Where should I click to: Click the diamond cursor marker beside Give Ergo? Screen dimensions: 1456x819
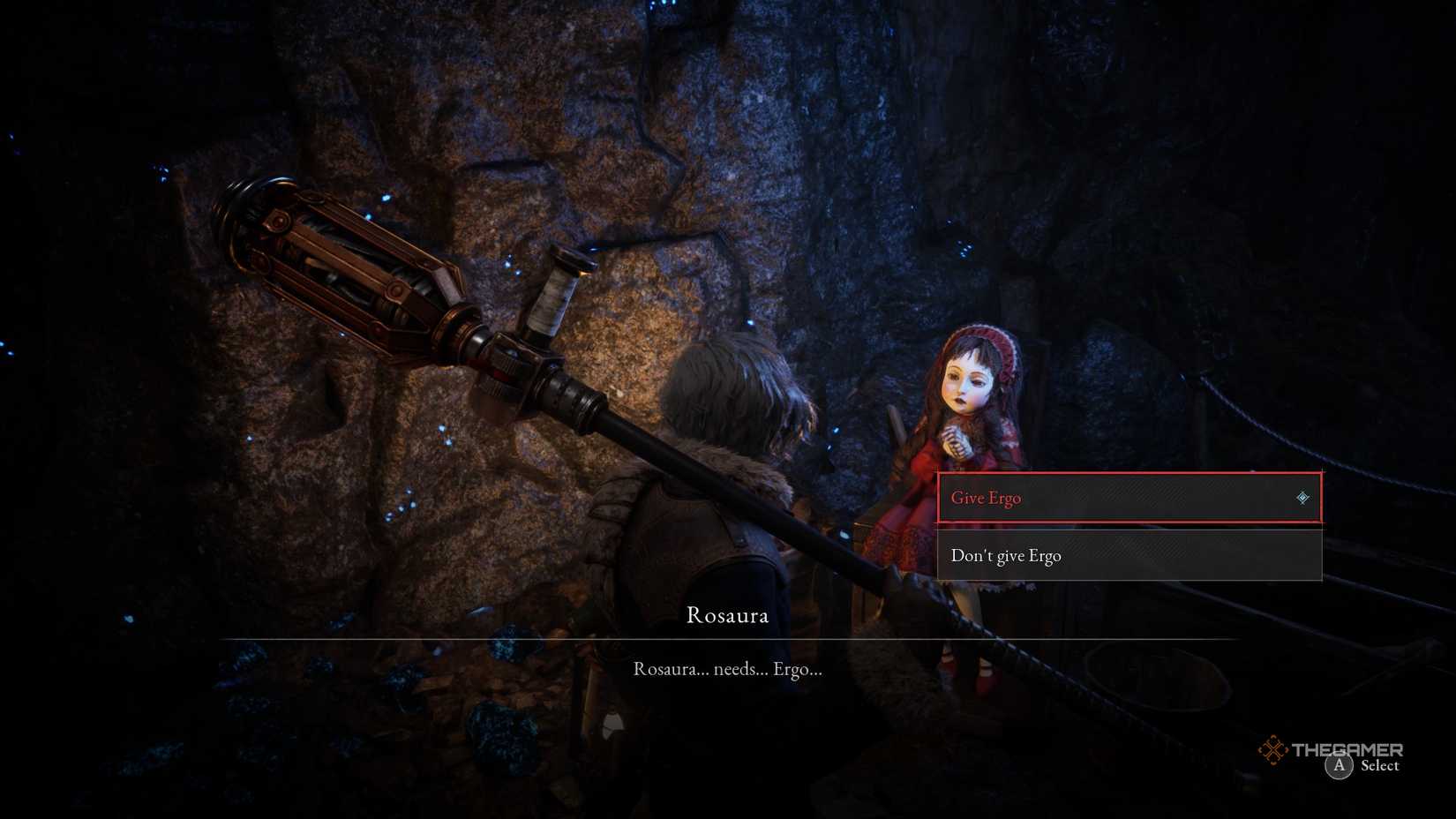pos(1303,498)
